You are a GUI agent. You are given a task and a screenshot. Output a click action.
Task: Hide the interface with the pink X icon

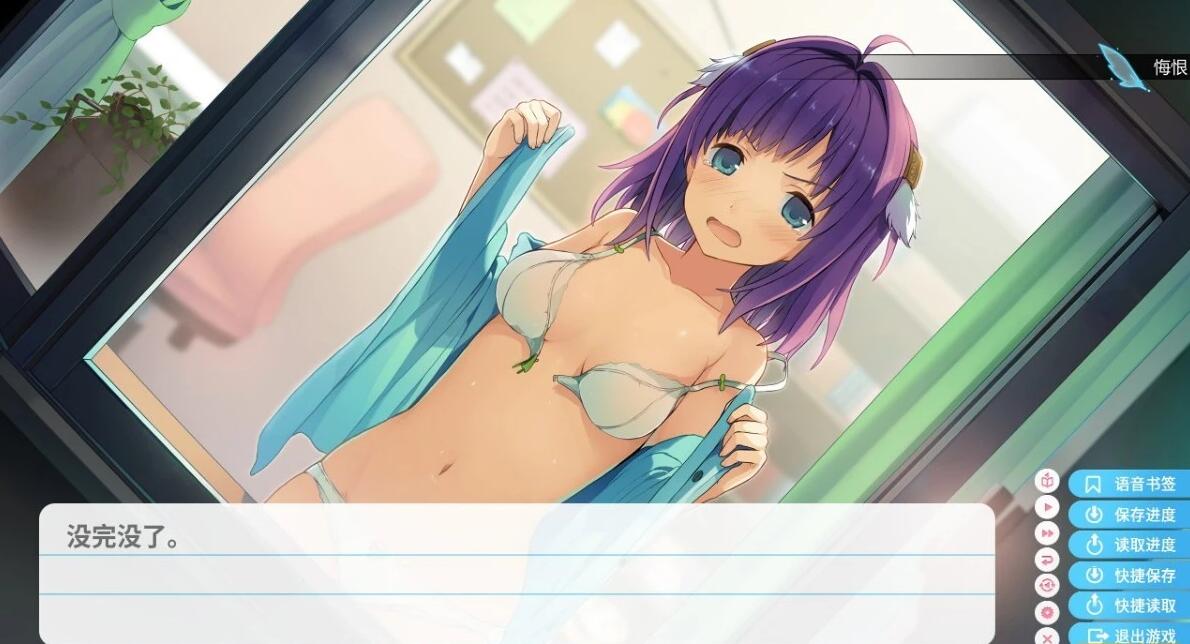pyautogui.click(x=1047, y=636)
